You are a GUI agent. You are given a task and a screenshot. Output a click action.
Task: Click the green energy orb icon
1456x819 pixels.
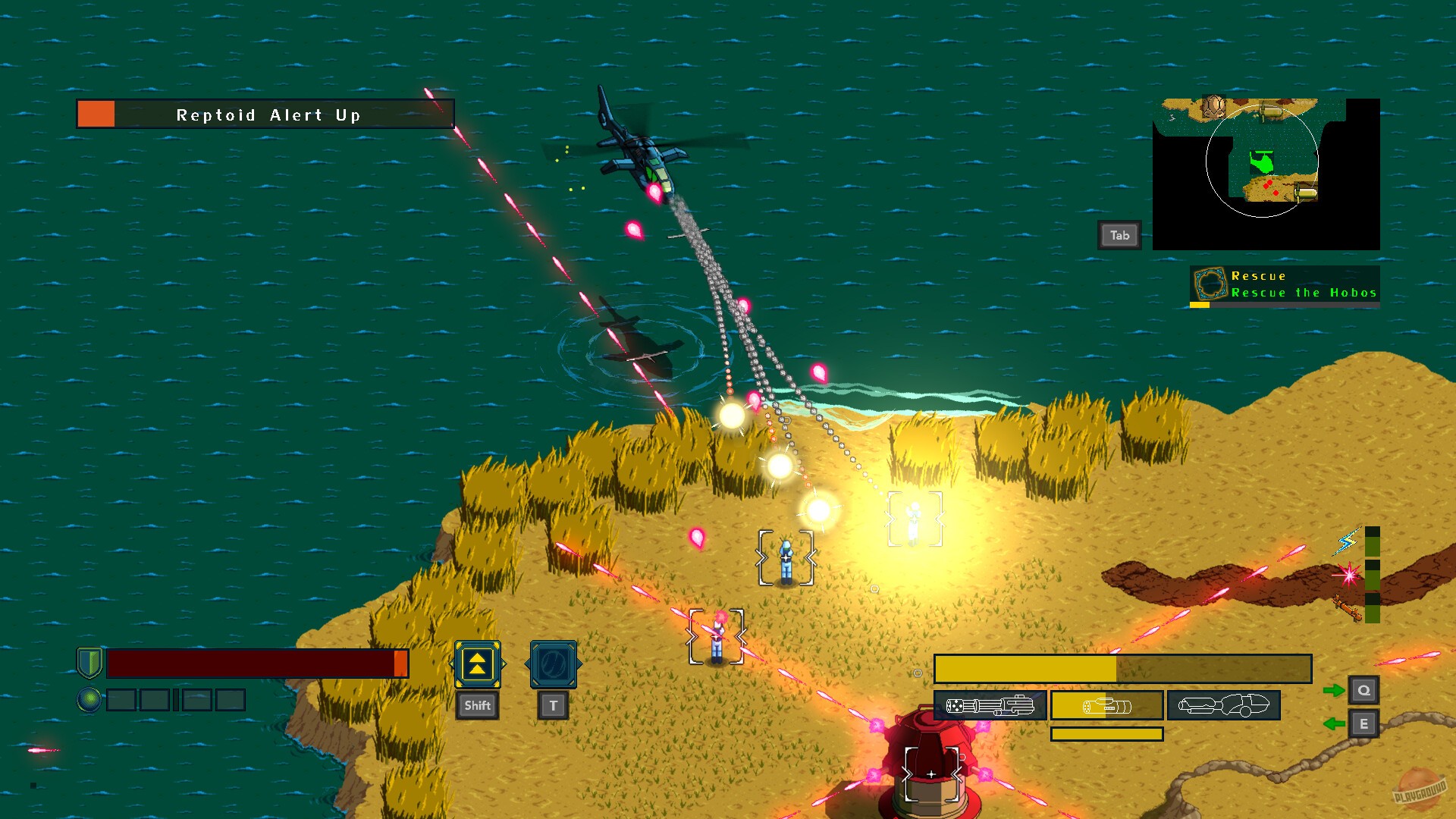pos(90,699)
